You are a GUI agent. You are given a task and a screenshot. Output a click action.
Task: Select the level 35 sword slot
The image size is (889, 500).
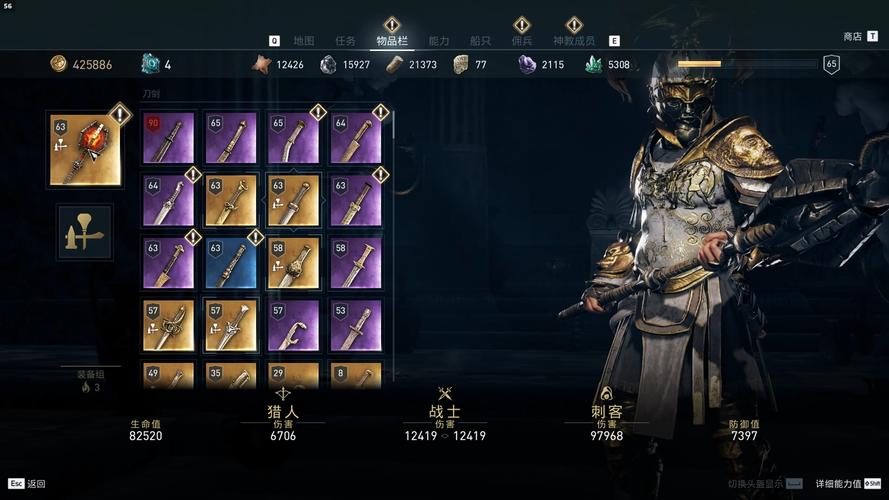click(230, 377)
